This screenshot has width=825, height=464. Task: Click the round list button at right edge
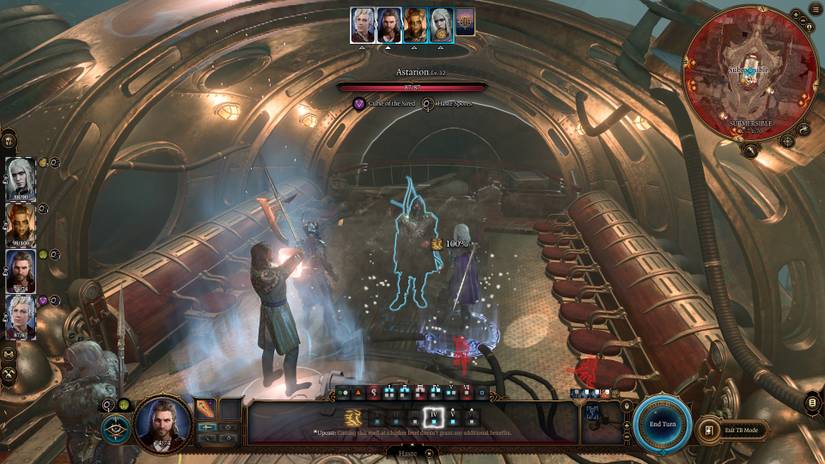pos(812,403)
